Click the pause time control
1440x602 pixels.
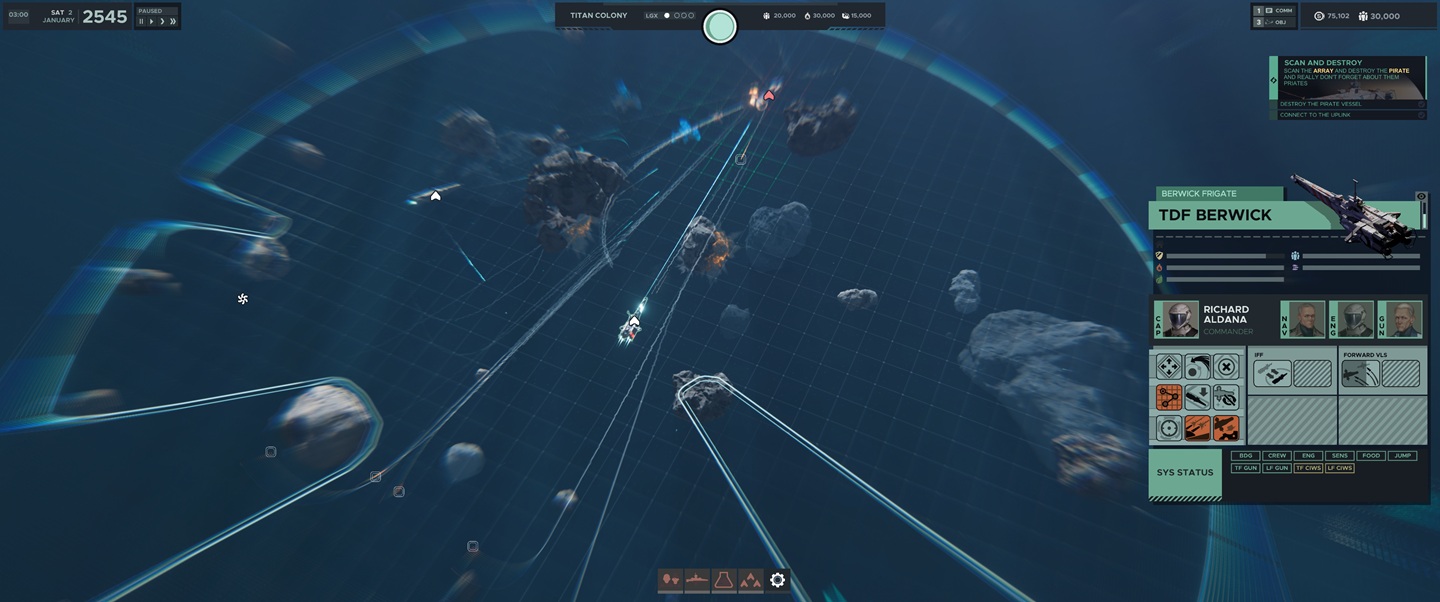(141, 21)
